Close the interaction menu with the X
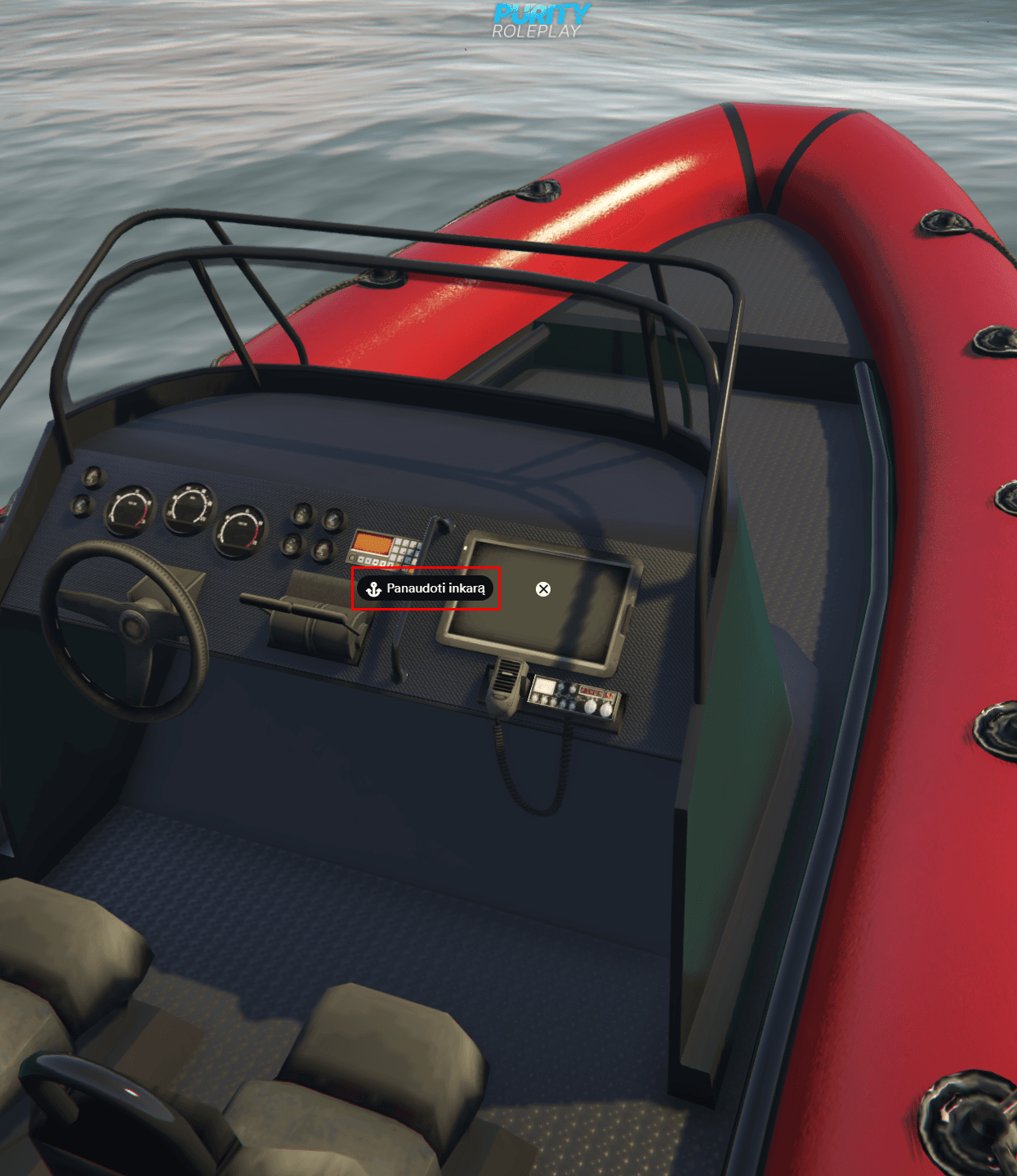 543,589
